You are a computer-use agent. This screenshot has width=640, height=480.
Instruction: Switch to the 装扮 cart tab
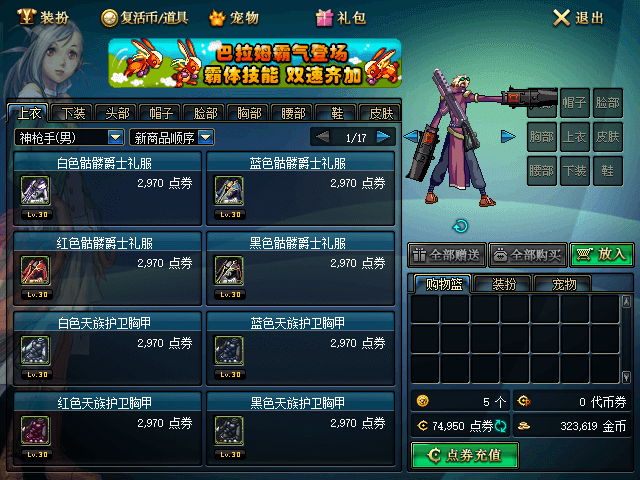pos(503,284)
